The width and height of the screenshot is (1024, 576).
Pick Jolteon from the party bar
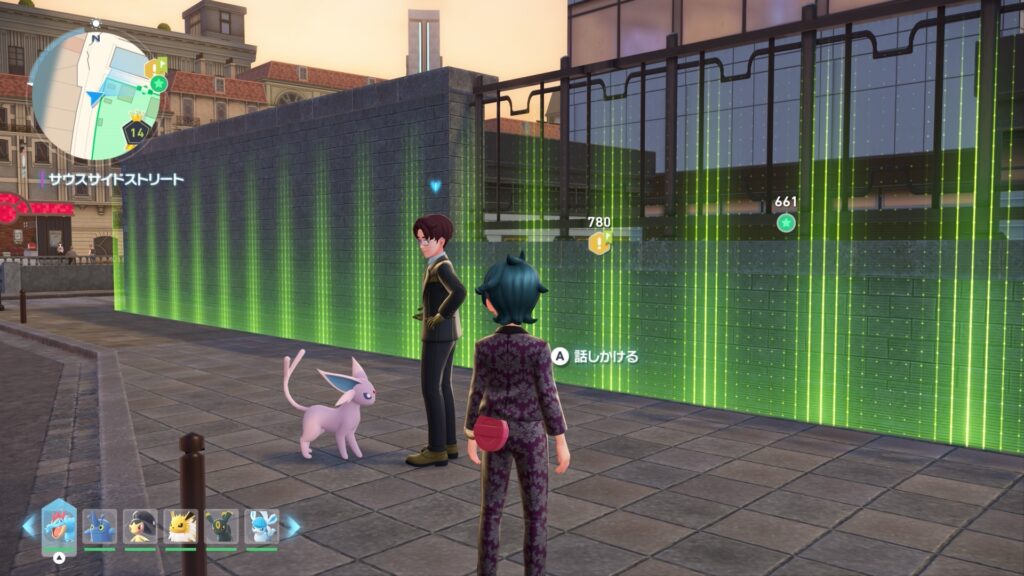pos(181,526)
